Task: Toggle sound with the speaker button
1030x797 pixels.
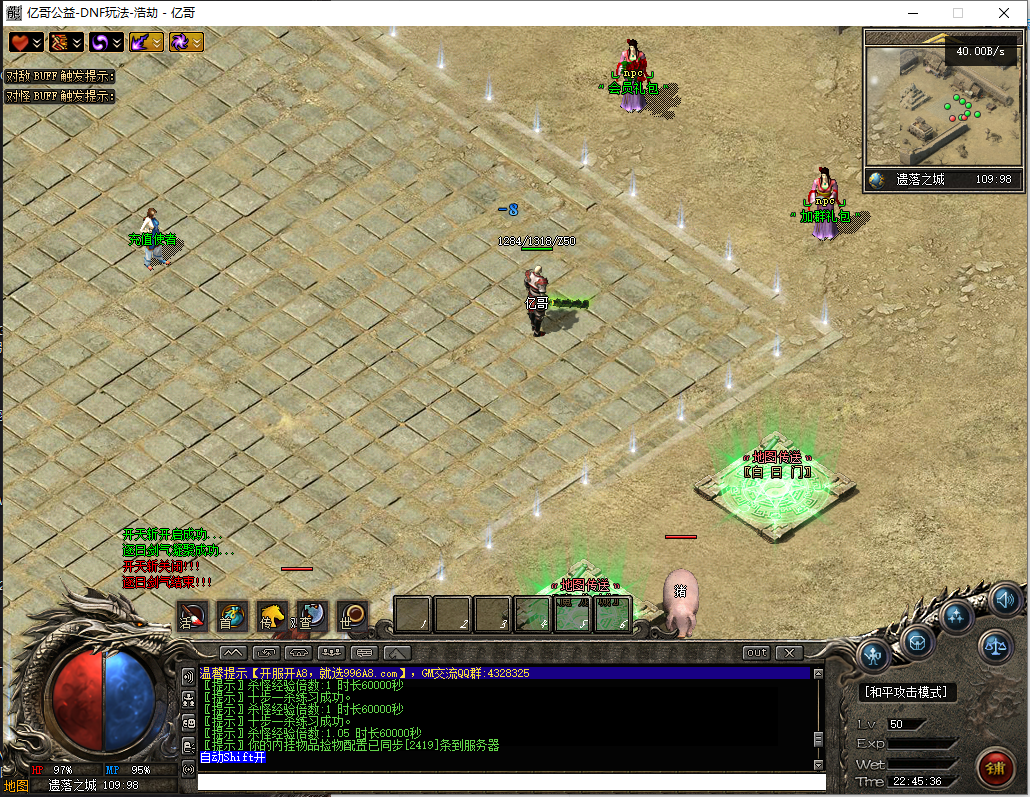Action: 1005,600
